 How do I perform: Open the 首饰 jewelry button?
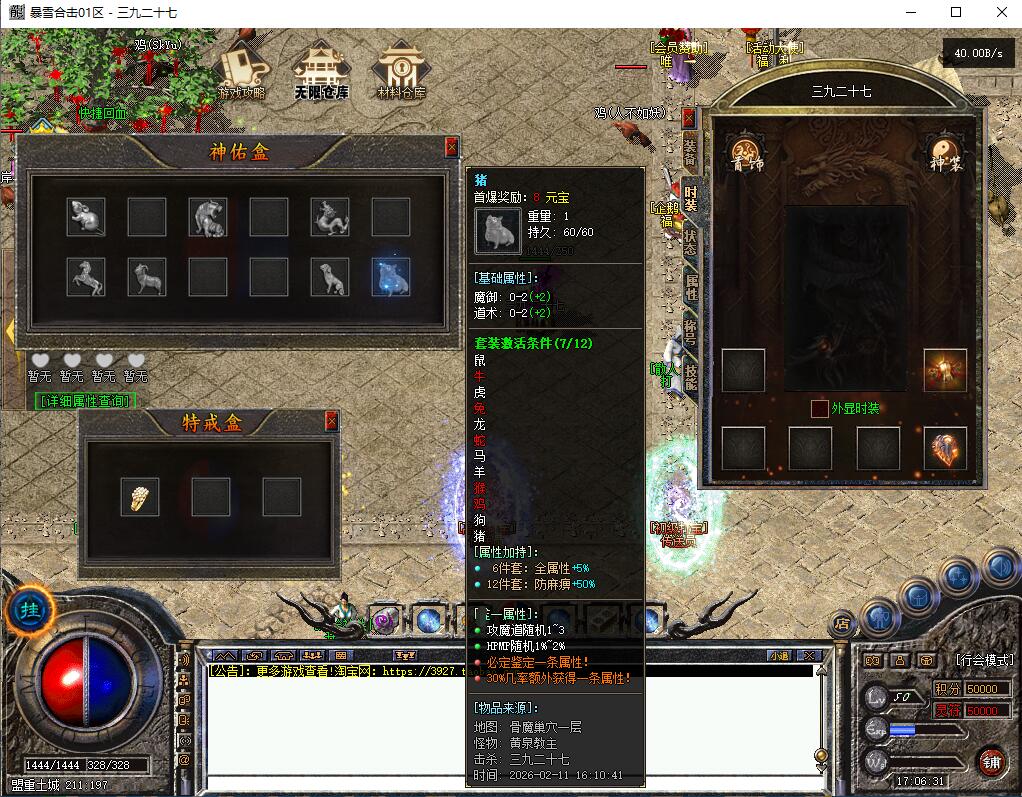[x=744, y=152]
